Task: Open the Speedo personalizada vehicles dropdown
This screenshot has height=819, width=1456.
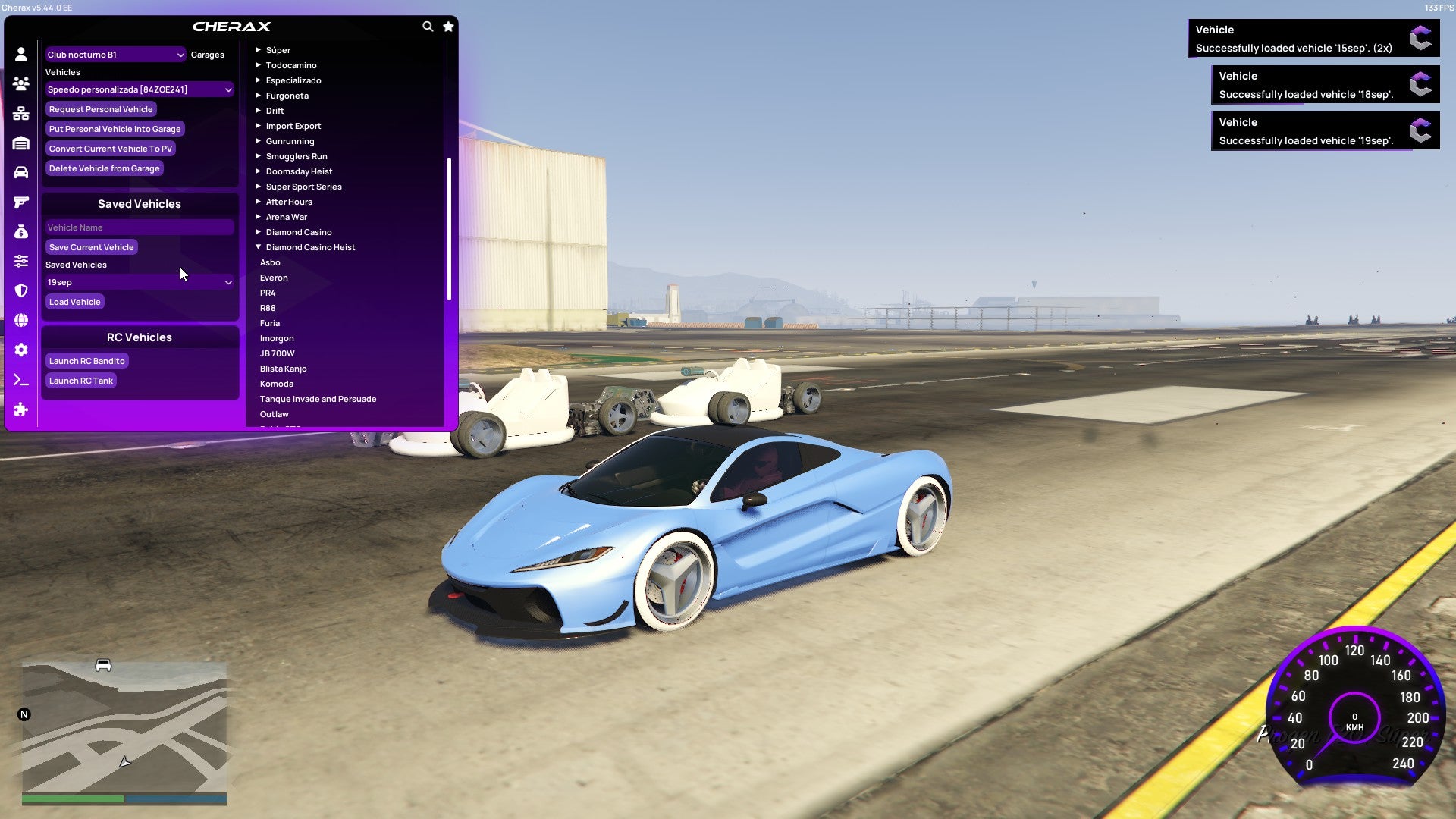Action: point(140,89)
